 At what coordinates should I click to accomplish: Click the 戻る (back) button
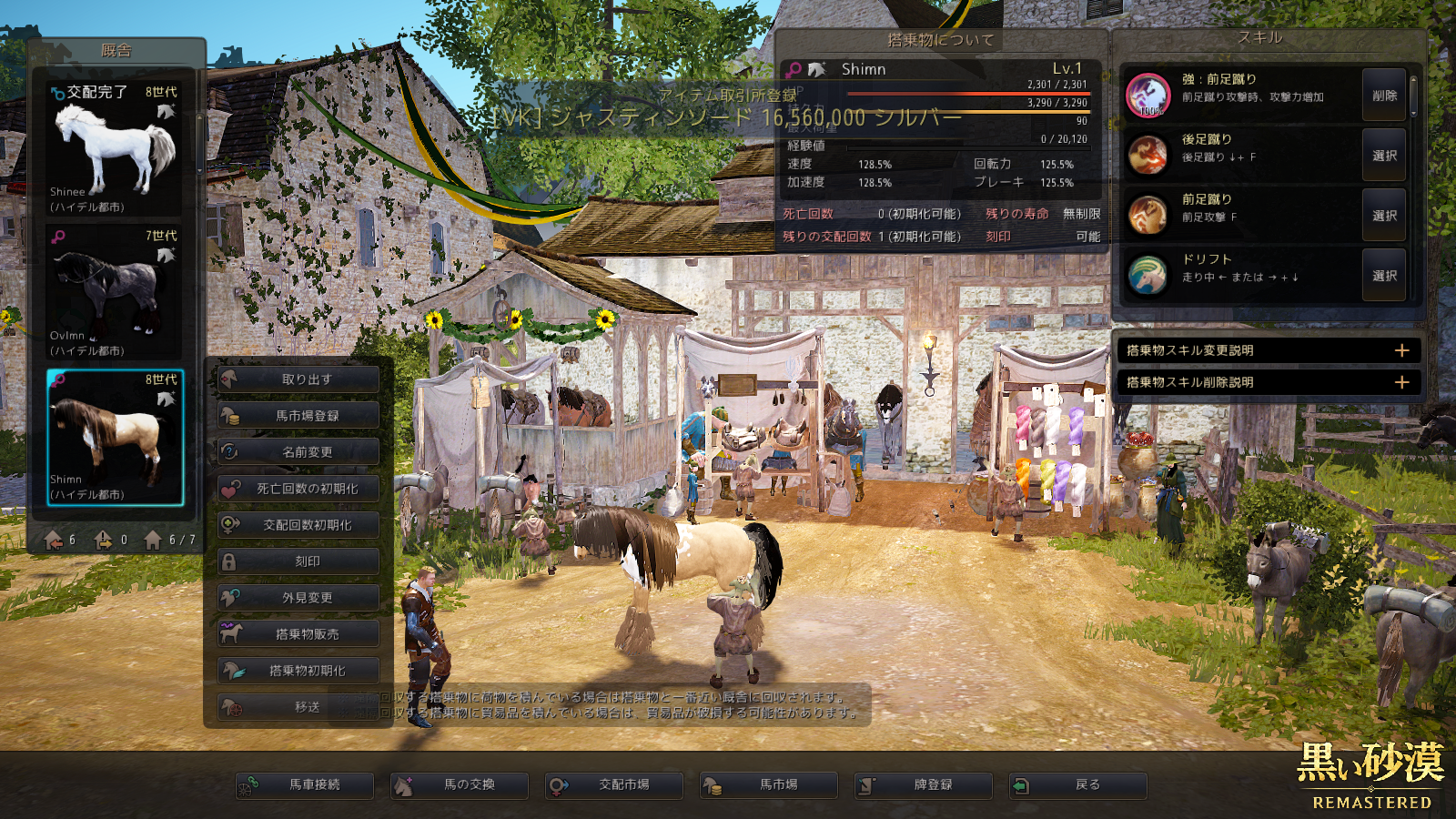[1078, 785]
